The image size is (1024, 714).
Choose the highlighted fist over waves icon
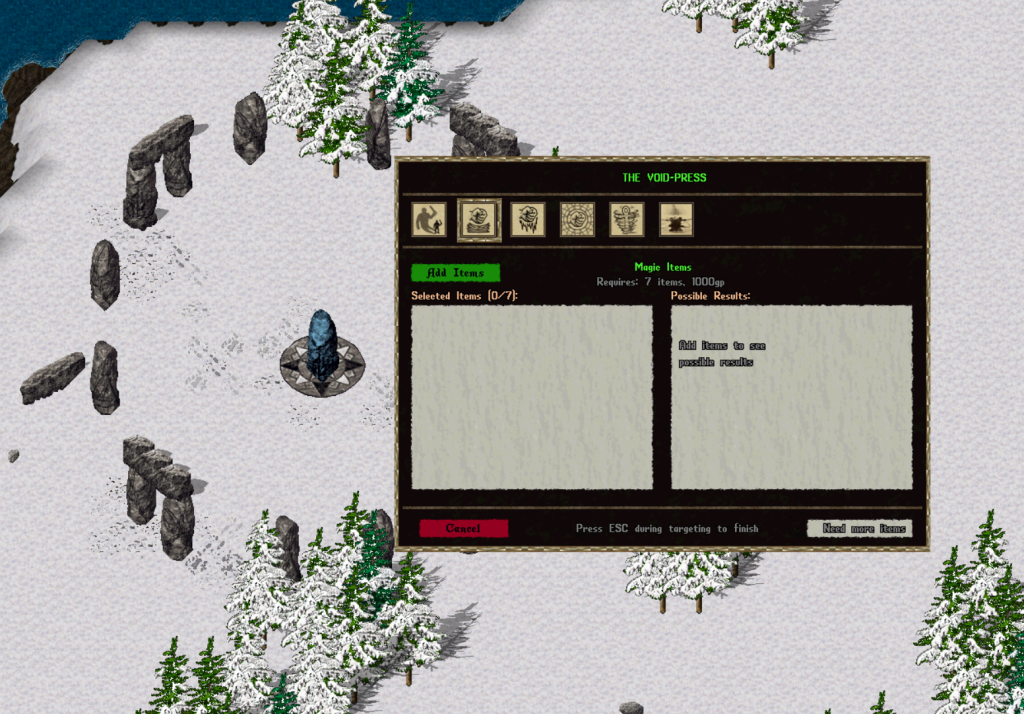tap(479, 219)
